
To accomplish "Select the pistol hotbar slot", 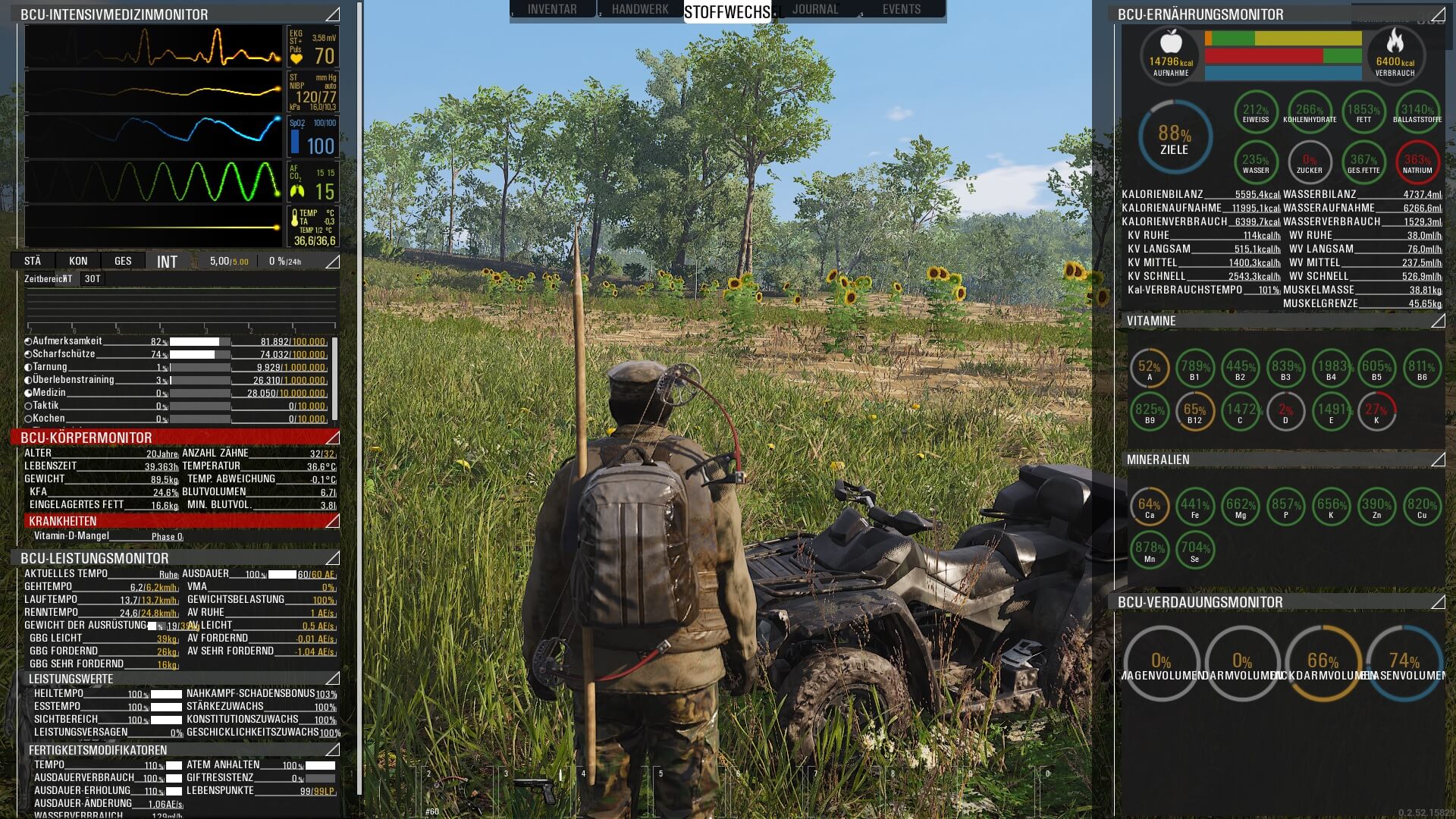I will click(536, 790).
